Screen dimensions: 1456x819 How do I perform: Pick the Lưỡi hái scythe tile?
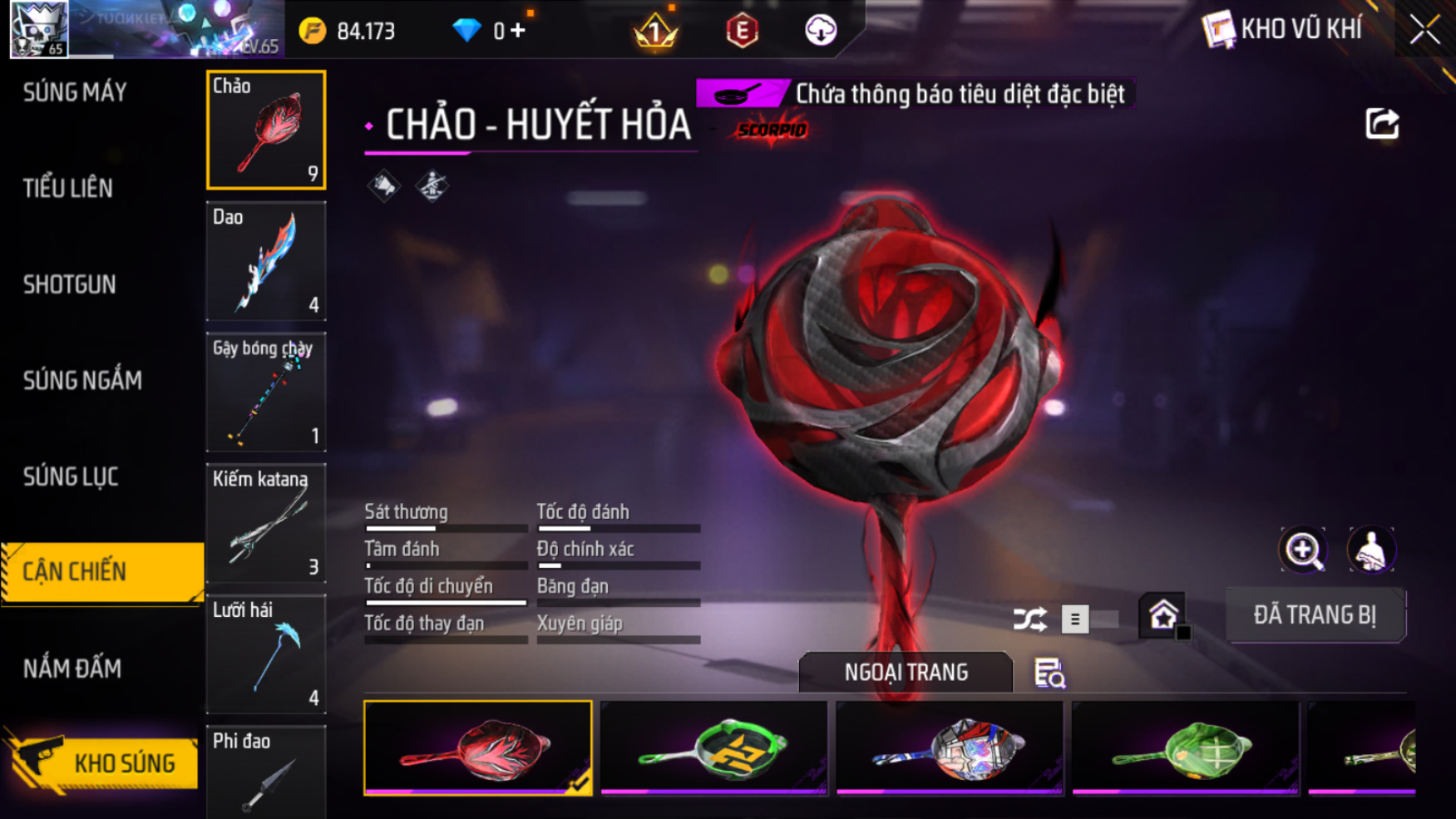(266, 654)
